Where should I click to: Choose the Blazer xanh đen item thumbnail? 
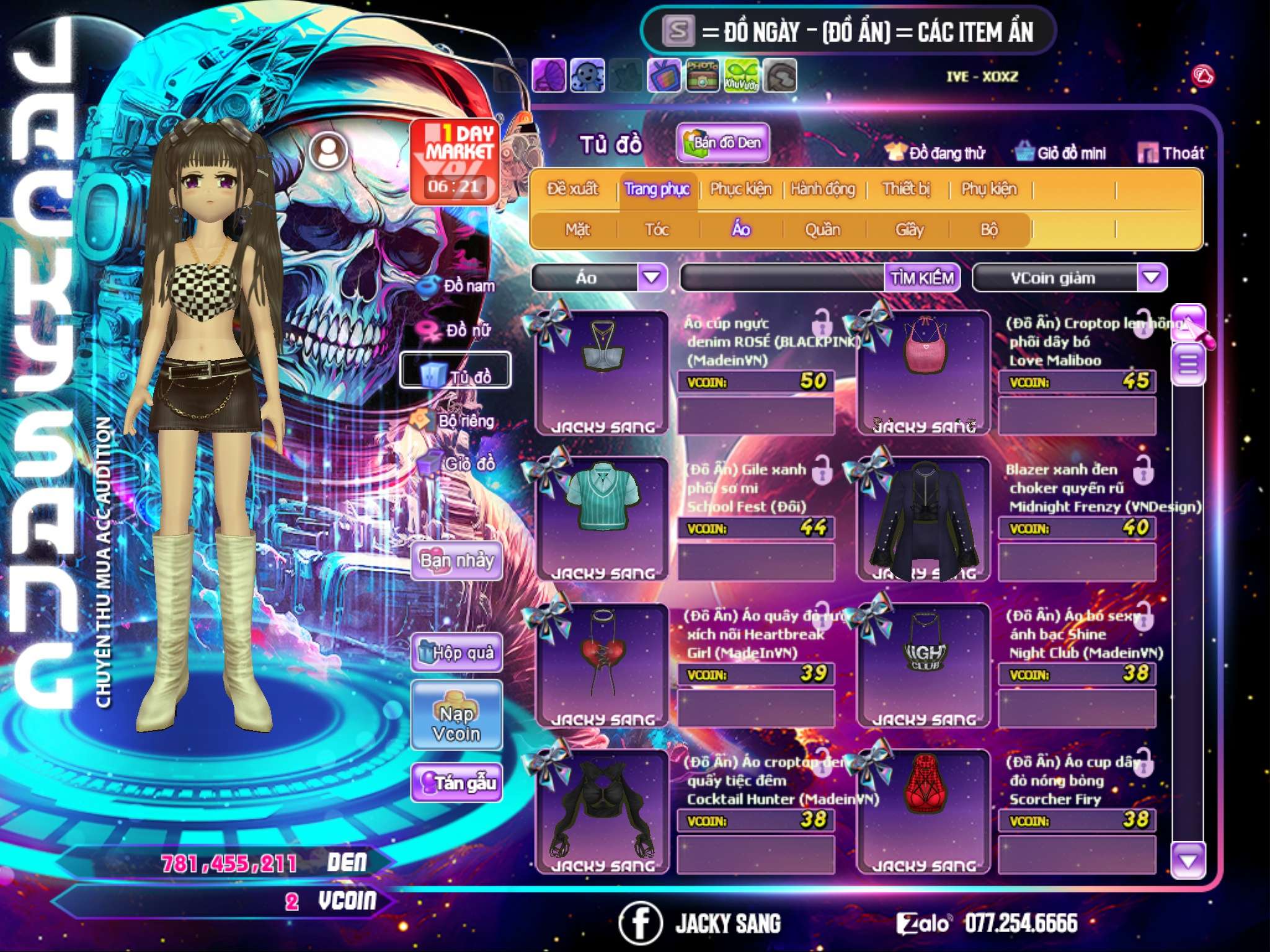point(923,519)
